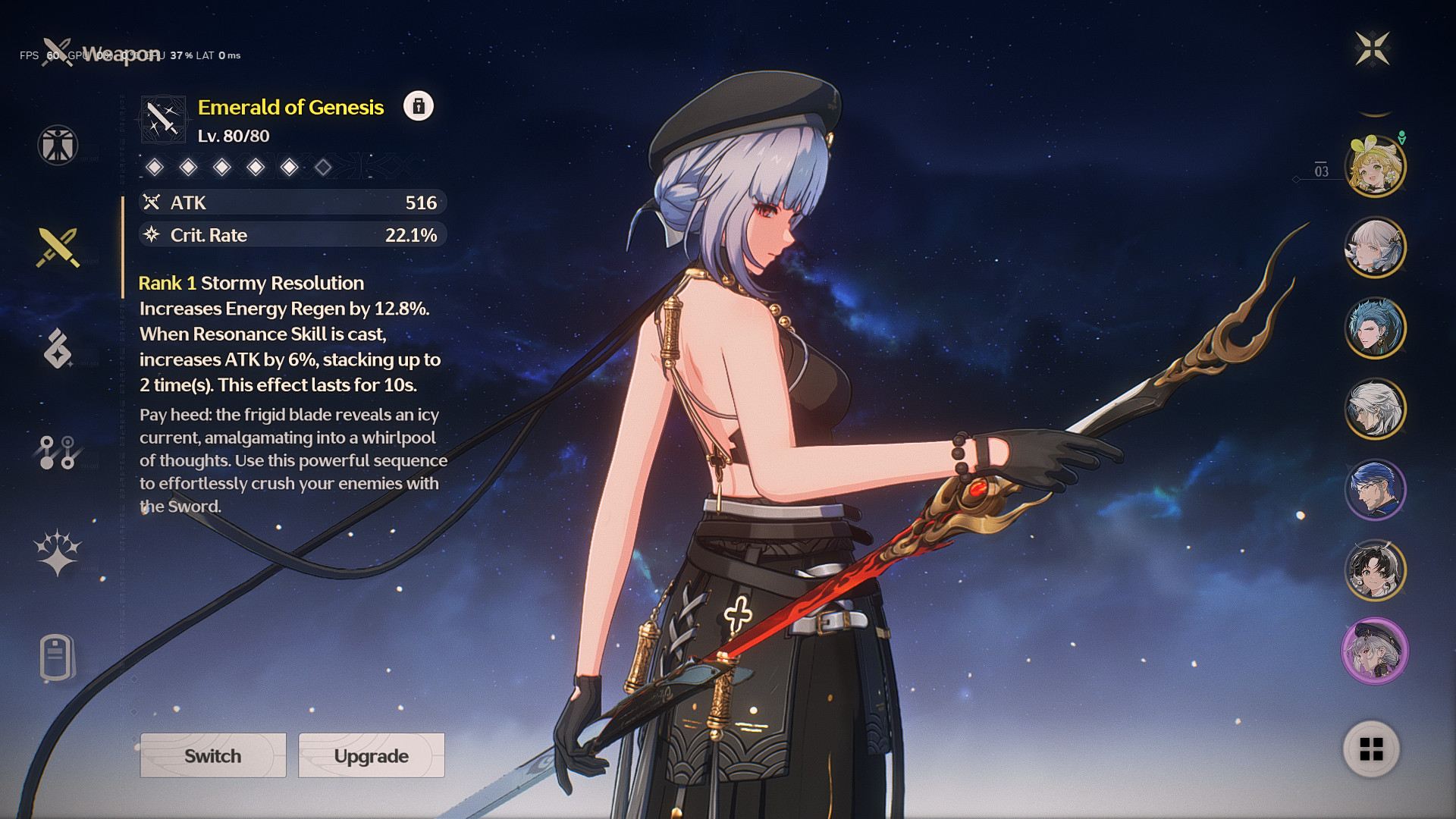Screen dimensions: 1456x819
Task: Show the Resonance Chain starburst tab
Action: coord(58,552)
